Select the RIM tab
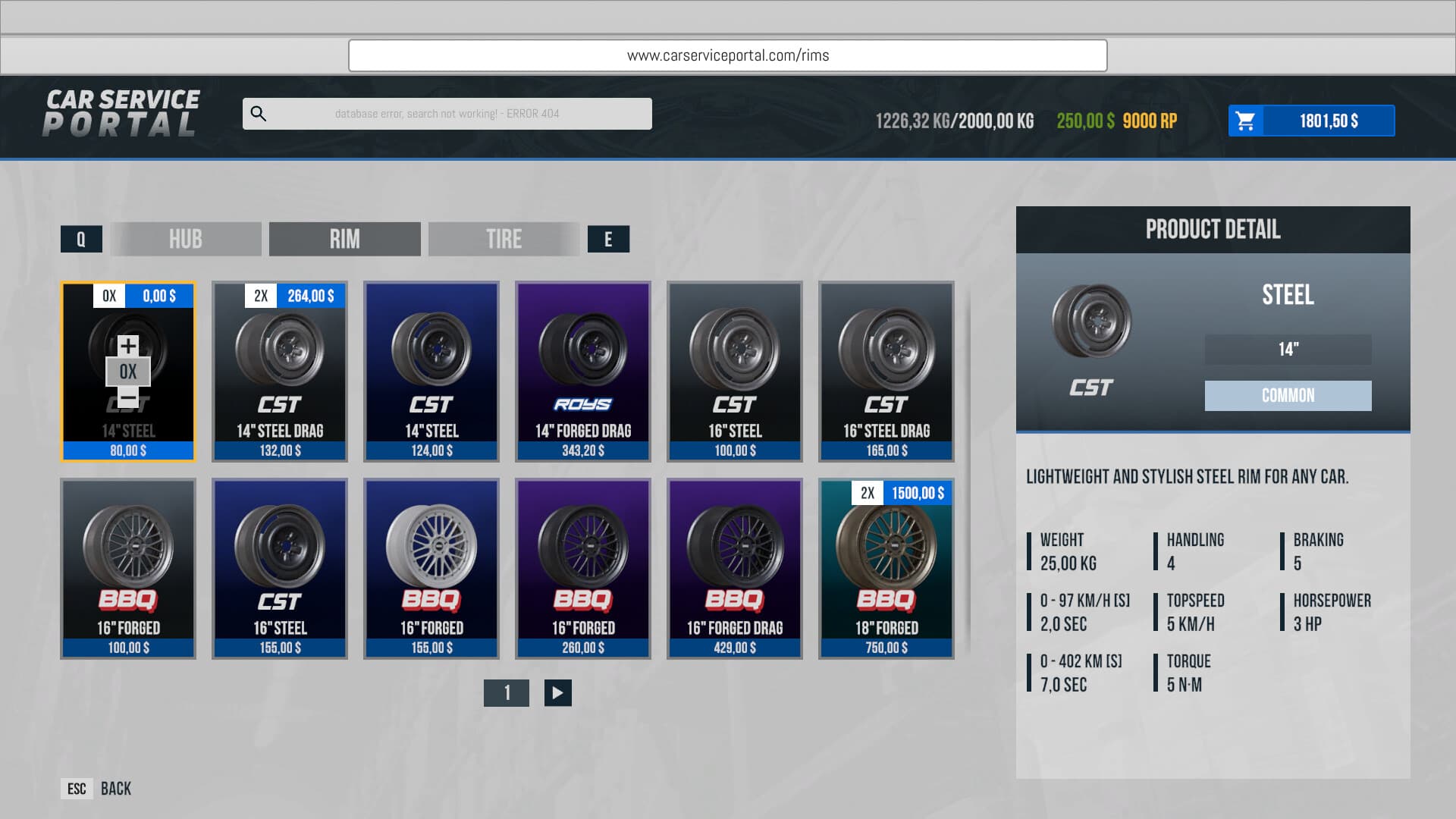 click(x=344, y=239)
